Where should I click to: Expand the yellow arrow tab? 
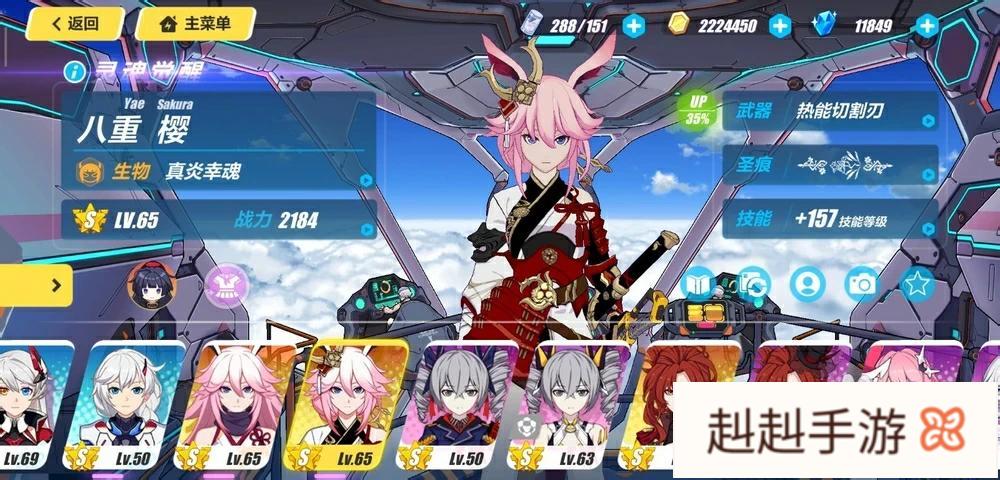pyautogui.click(x=36, y=286)
